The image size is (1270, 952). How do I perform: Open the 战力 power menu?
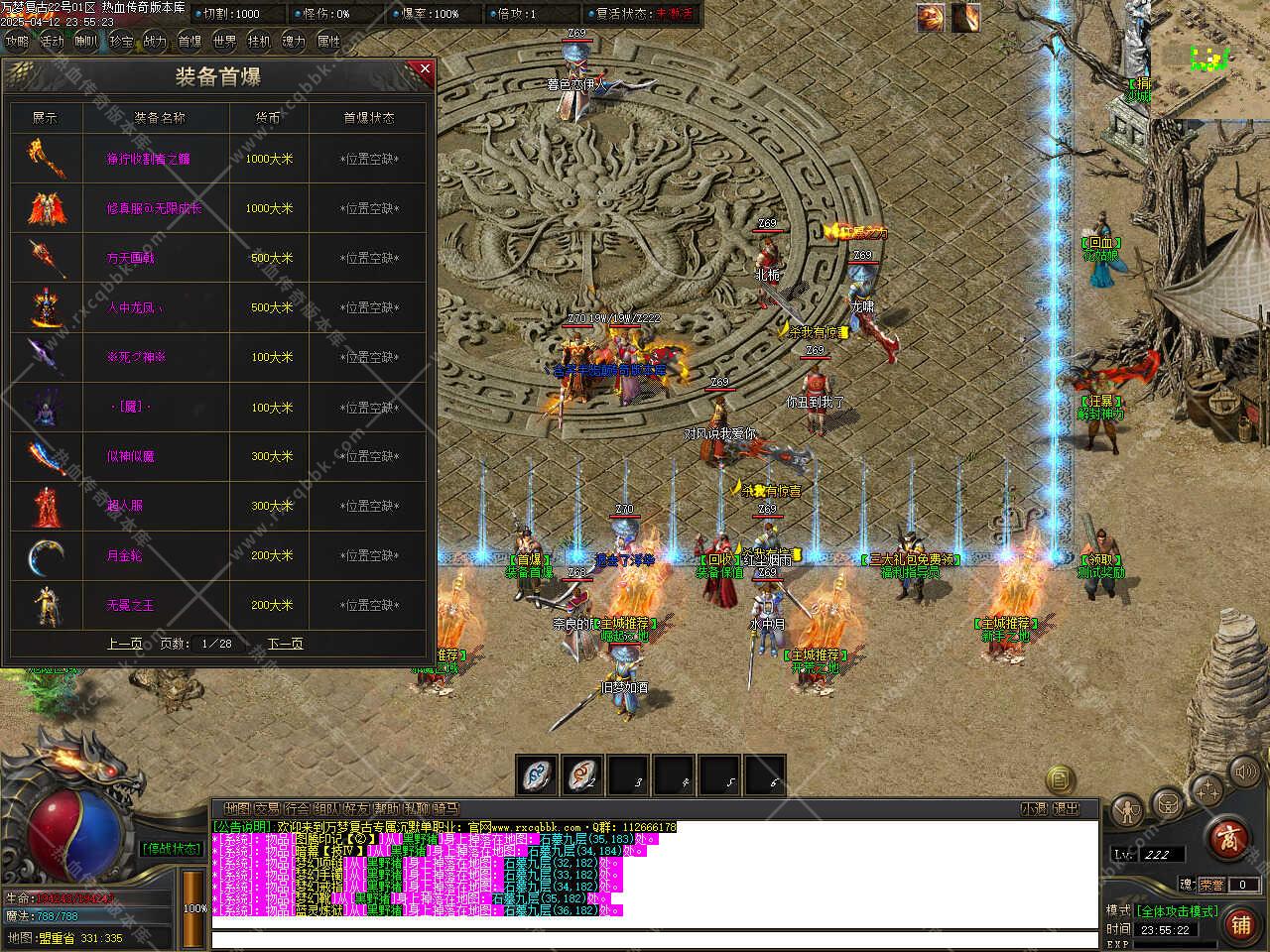click(x=155, y=42)
